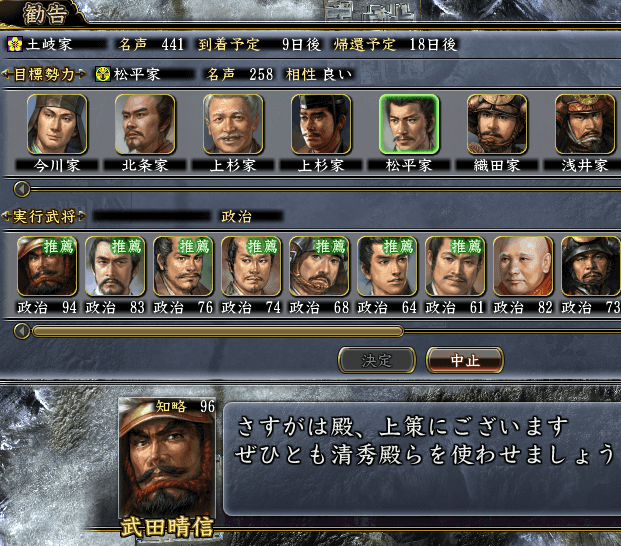The width and height of the screenshot is (621, 546).
Task: Choose the 浅井家 clan portrait
Action: (585, 124)
